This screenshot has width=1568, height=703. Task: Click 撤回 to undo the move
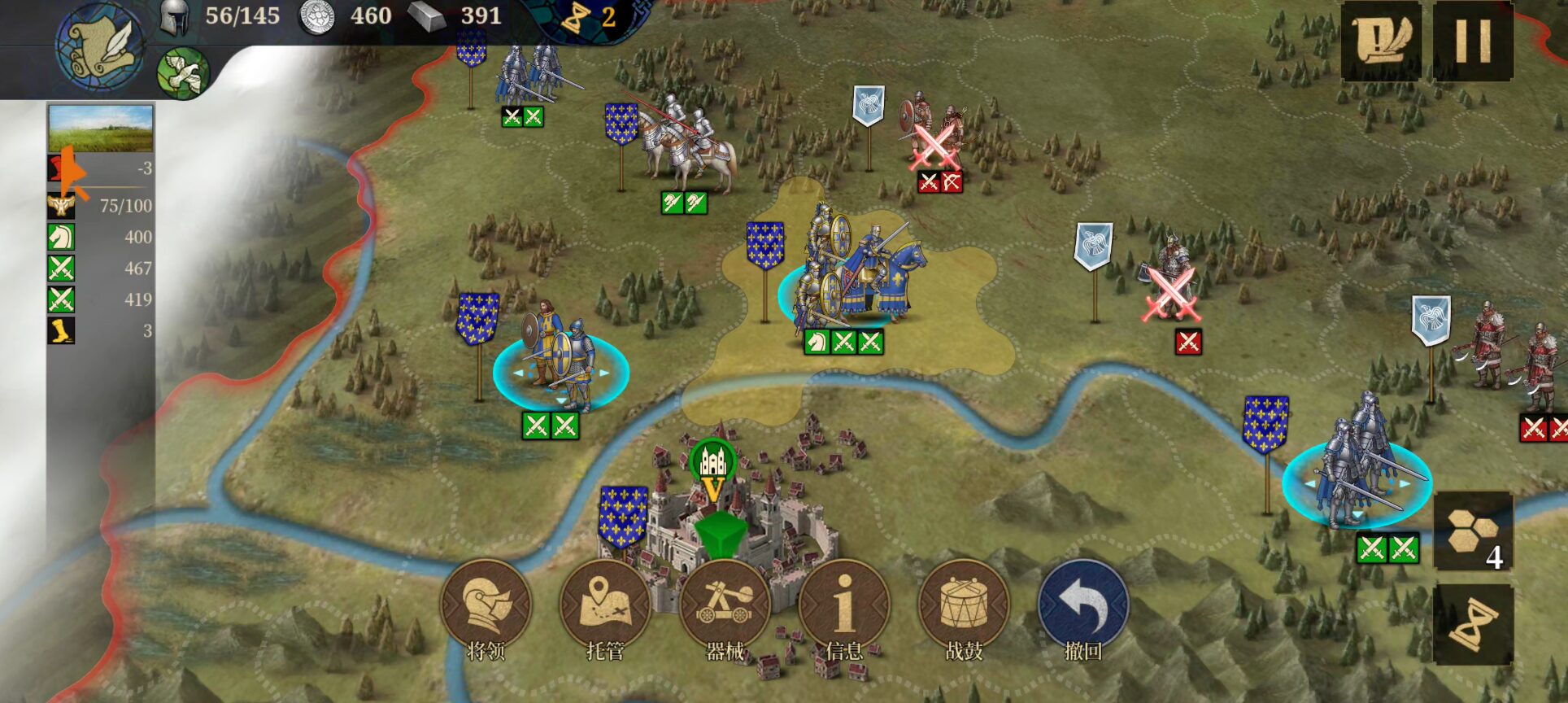coord(1083,605)
